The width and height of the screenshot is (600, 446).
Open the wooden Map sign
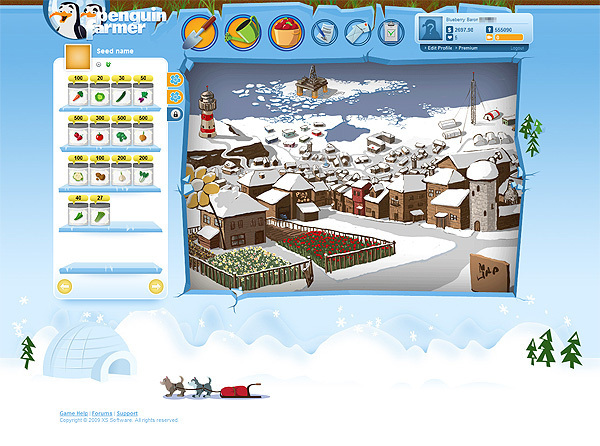tap(490, 270)
